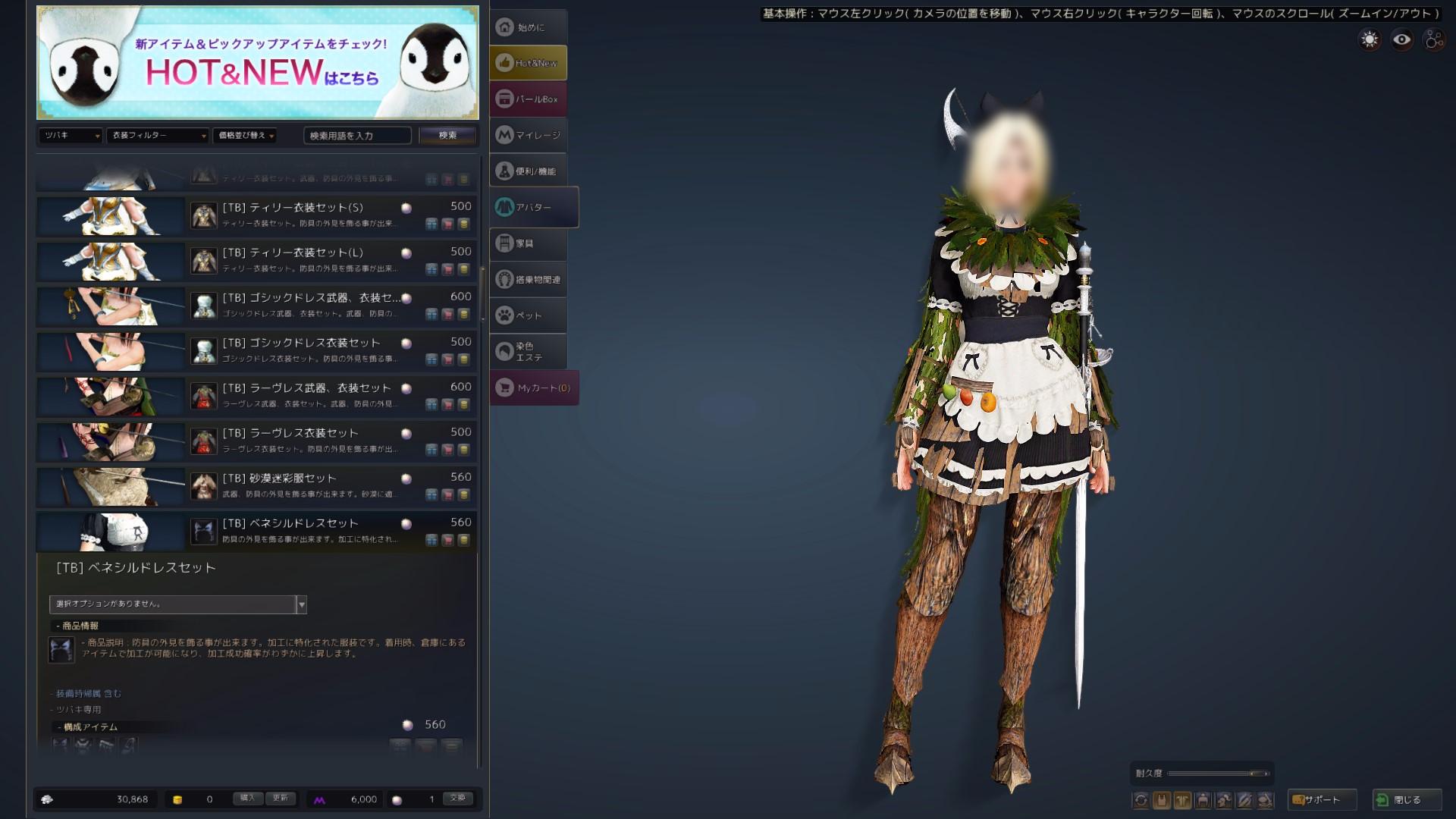Switch to the アバター avatar tab
This screenshot has width=1456, height=819.
(x=531, y=206)
